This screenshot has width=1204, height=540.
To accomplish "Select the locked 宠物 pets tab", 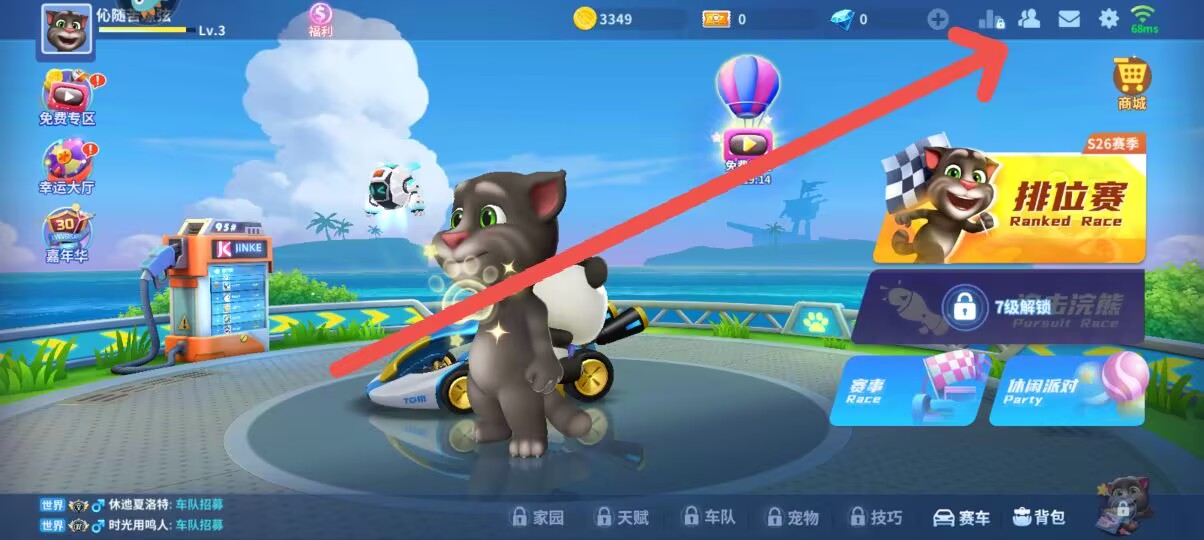I will click(792, 517).
